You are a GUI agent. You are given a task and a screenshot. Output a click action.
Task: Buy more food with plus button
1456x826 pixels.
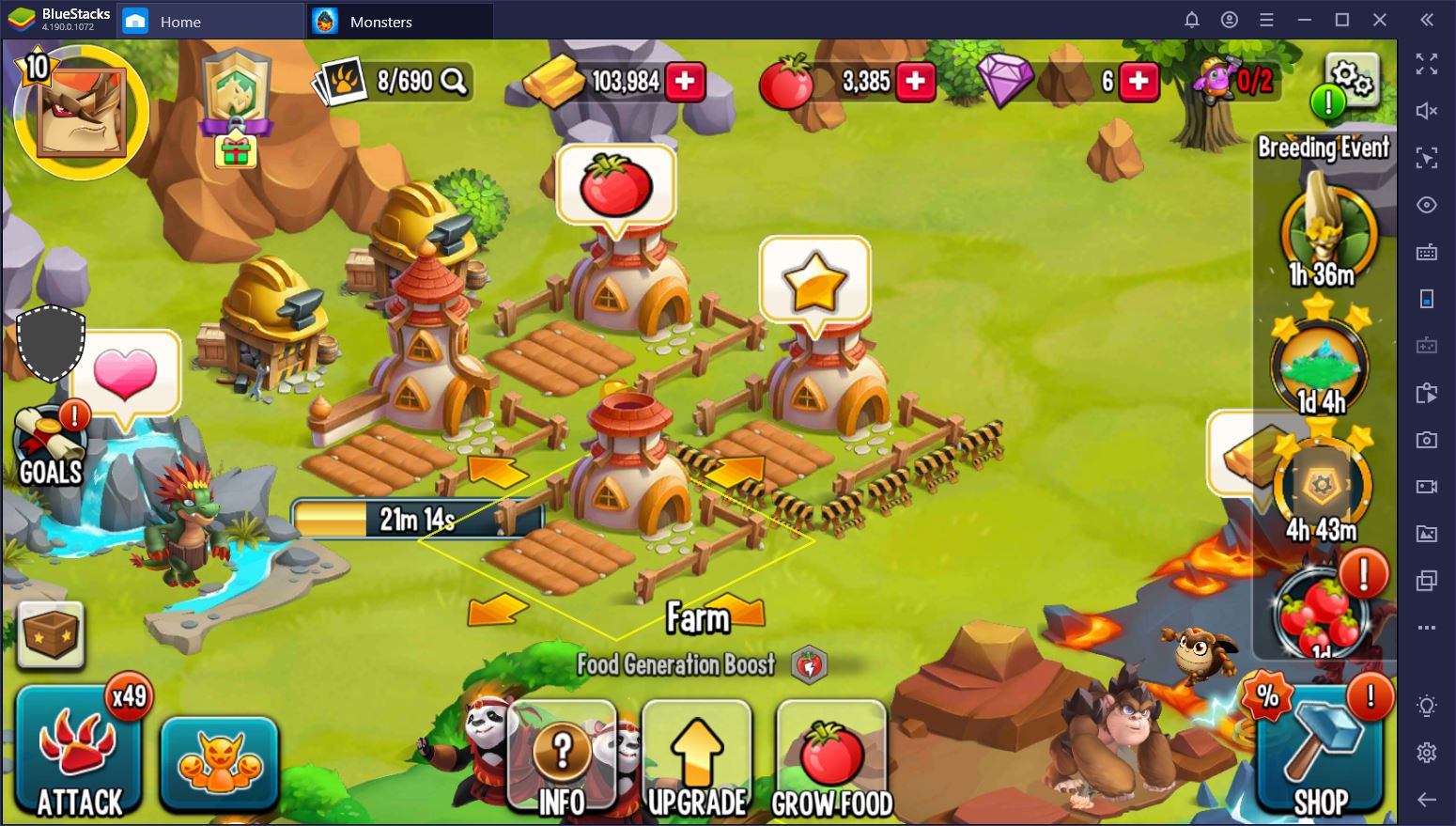(x=915, y=82)
